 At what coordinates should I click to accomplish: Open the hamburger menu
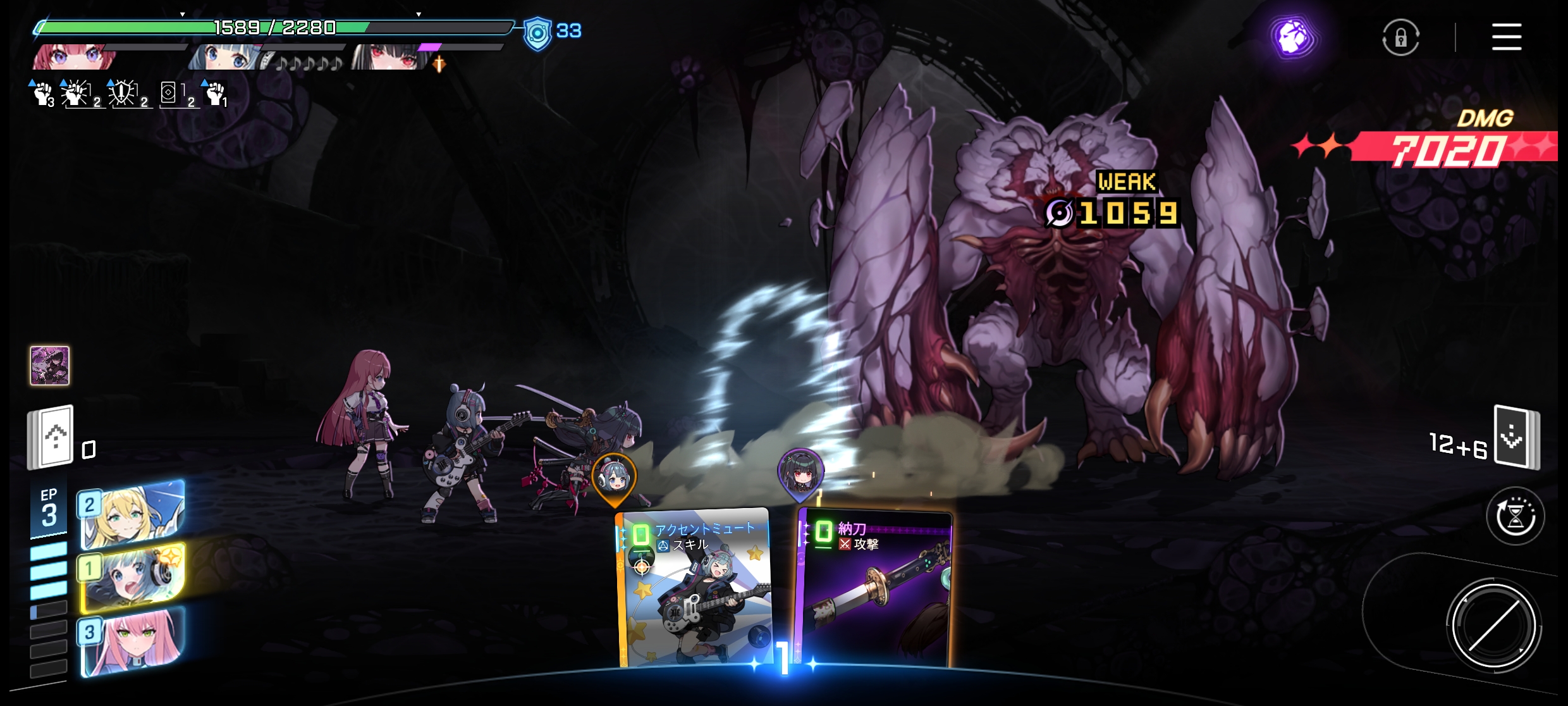(x=1506, y=37)
